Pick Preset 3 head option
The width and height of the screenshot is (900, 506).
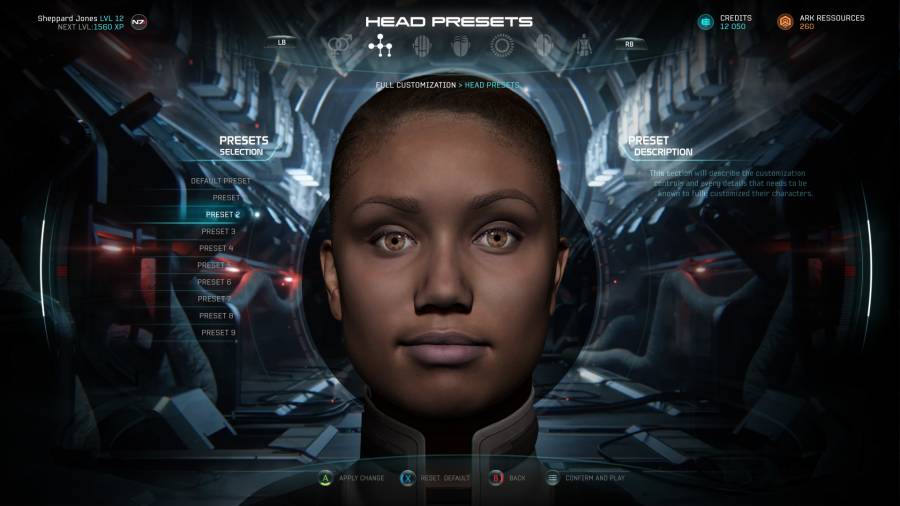218,231
